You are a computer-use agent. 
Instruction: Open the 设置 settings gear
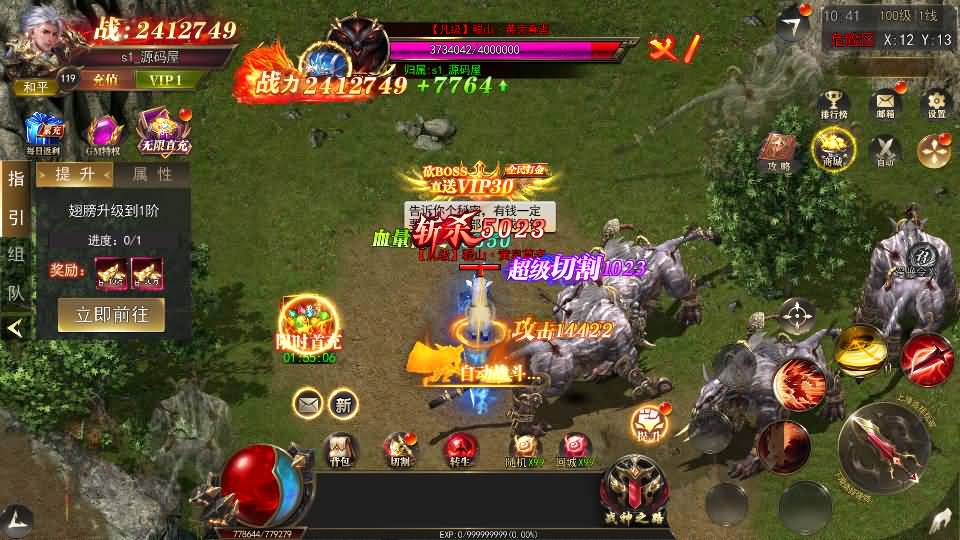point(936,103)
